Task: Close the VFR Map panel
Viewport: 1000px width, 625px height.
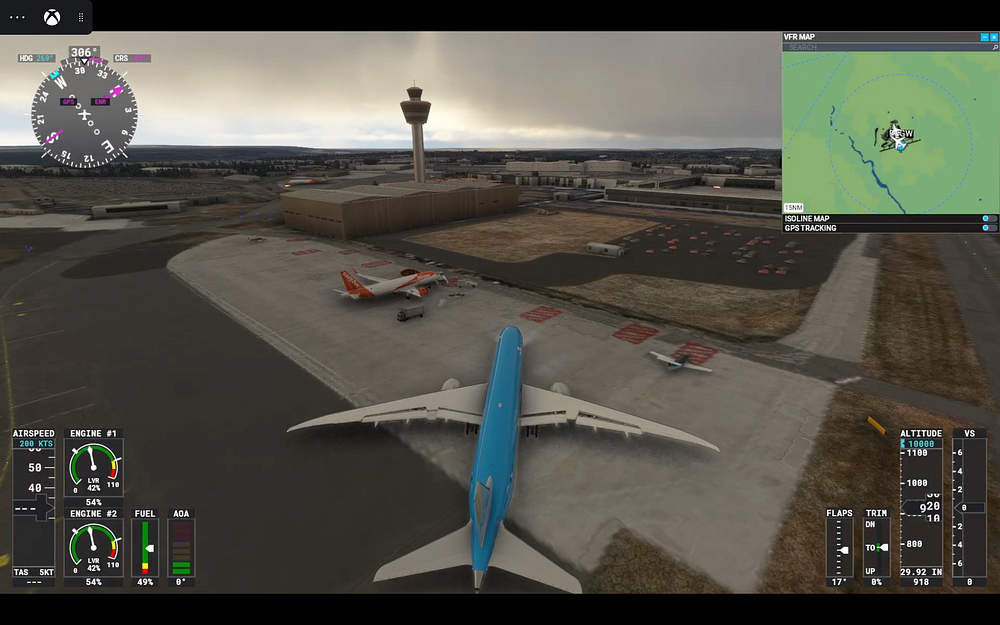Action: (994, 37)
